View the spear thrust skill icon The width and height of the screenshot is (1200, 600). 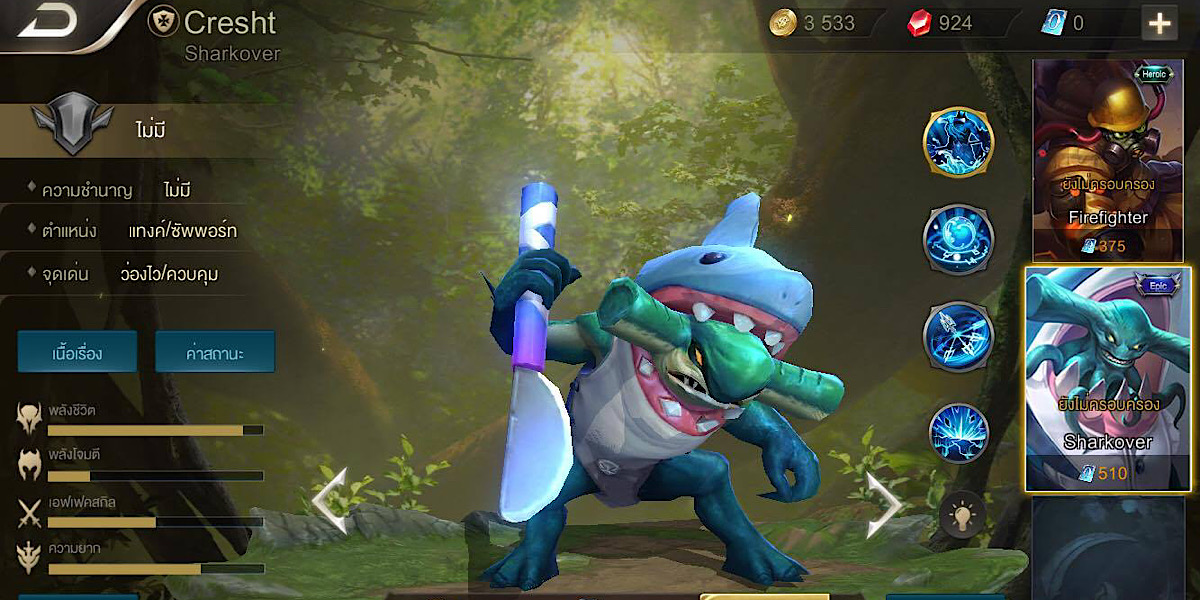(x=958, y=336)
